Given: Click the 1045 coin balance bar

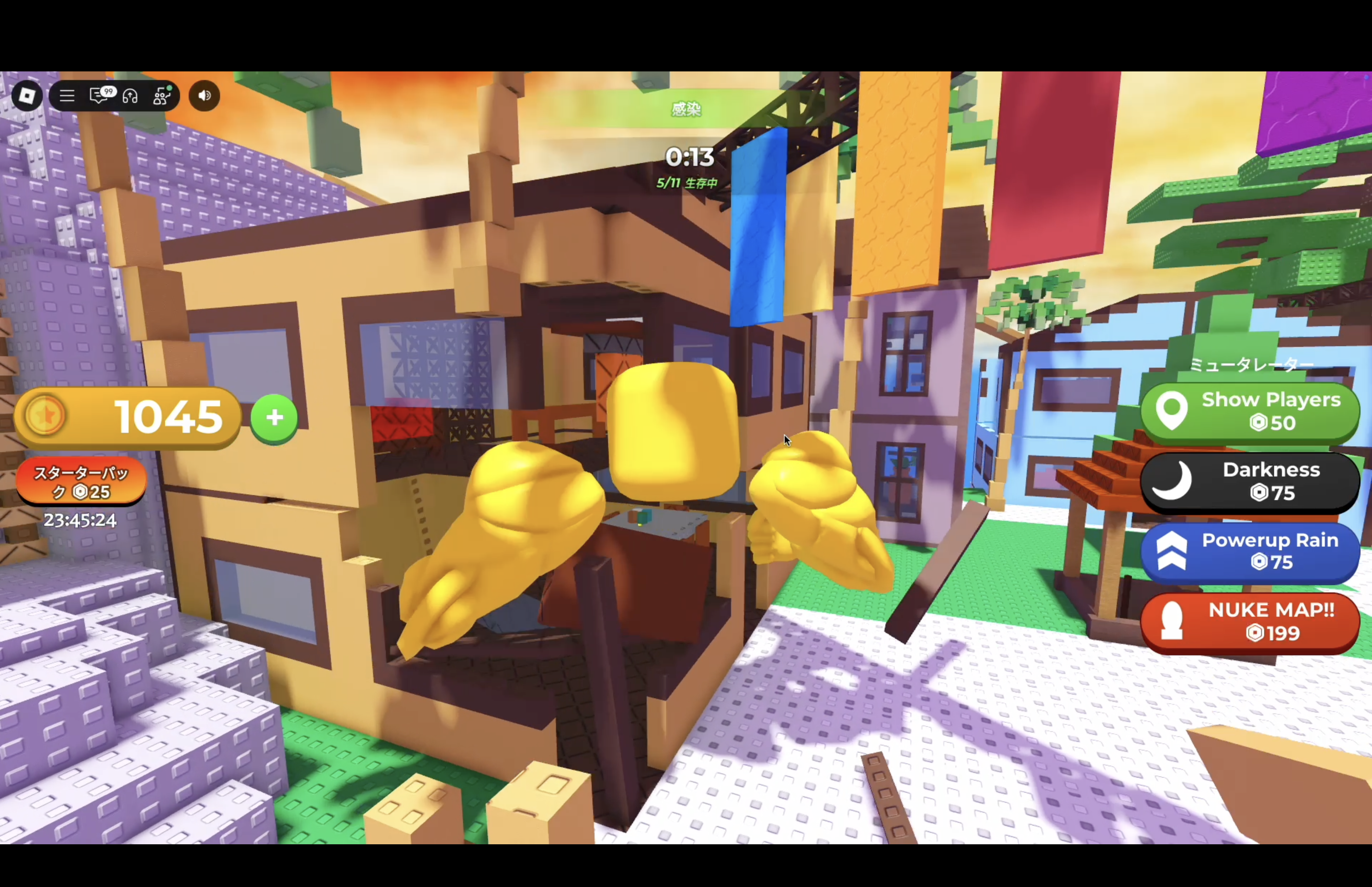Looking at the screenshot, I should click(x=127, y=417).
